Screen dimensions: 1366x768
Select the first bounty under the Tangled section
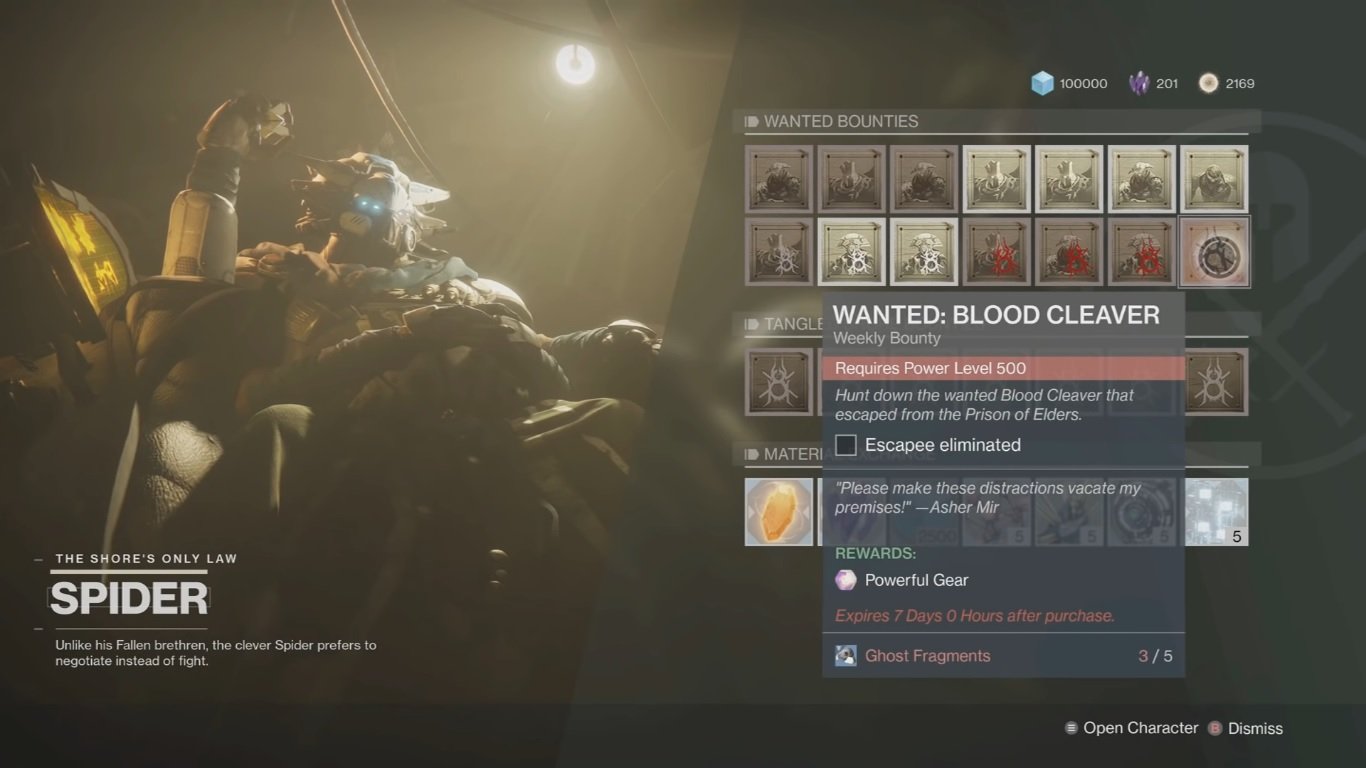point(778,383)
